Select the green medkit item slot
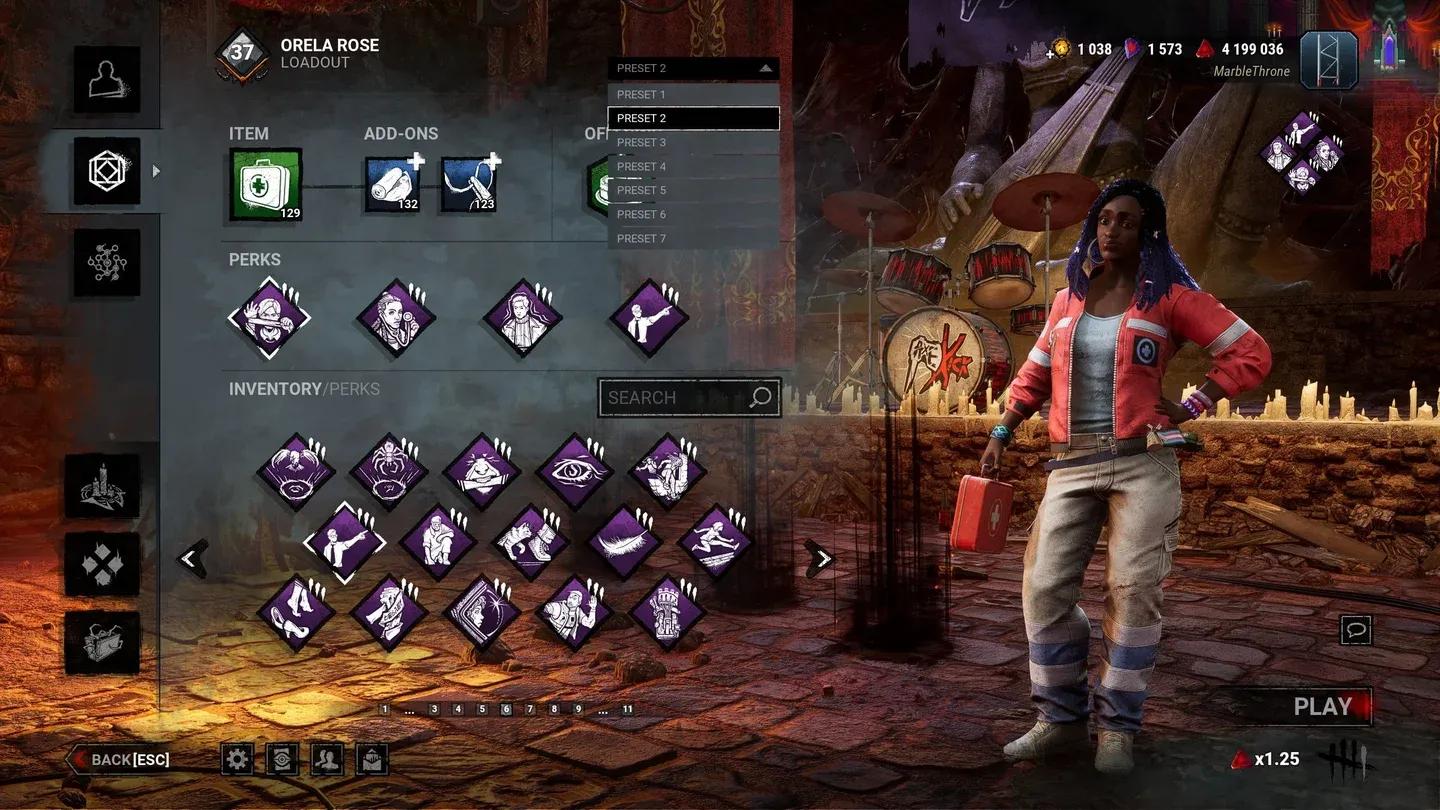Image resolution: width=1440 pixels, height=810 pixels. (263, 183)
